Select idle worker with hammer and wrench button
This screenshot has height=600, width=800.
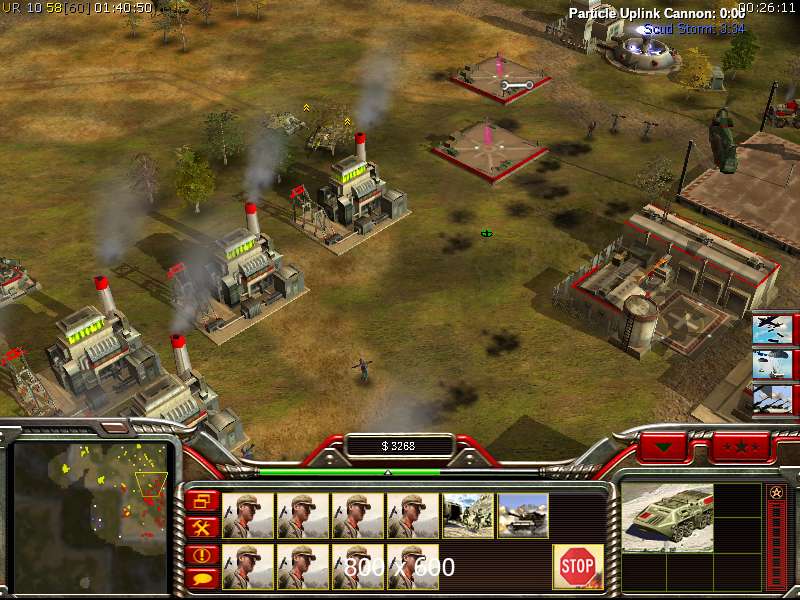click(x=202, y=527)
